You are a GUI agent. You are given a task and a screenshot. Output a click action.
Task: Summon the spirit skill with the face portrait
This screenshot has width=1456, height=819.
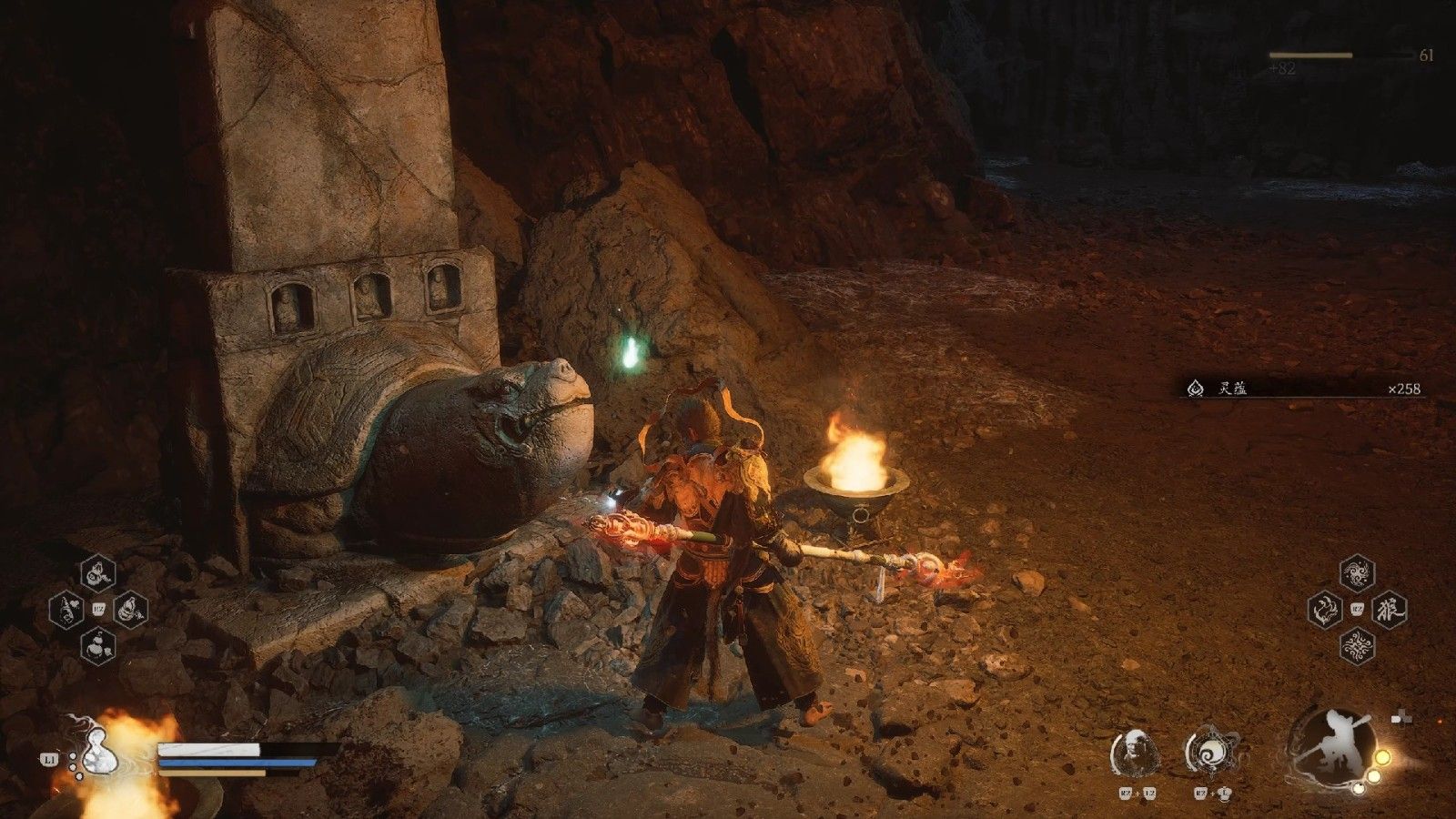(1135, 753)
